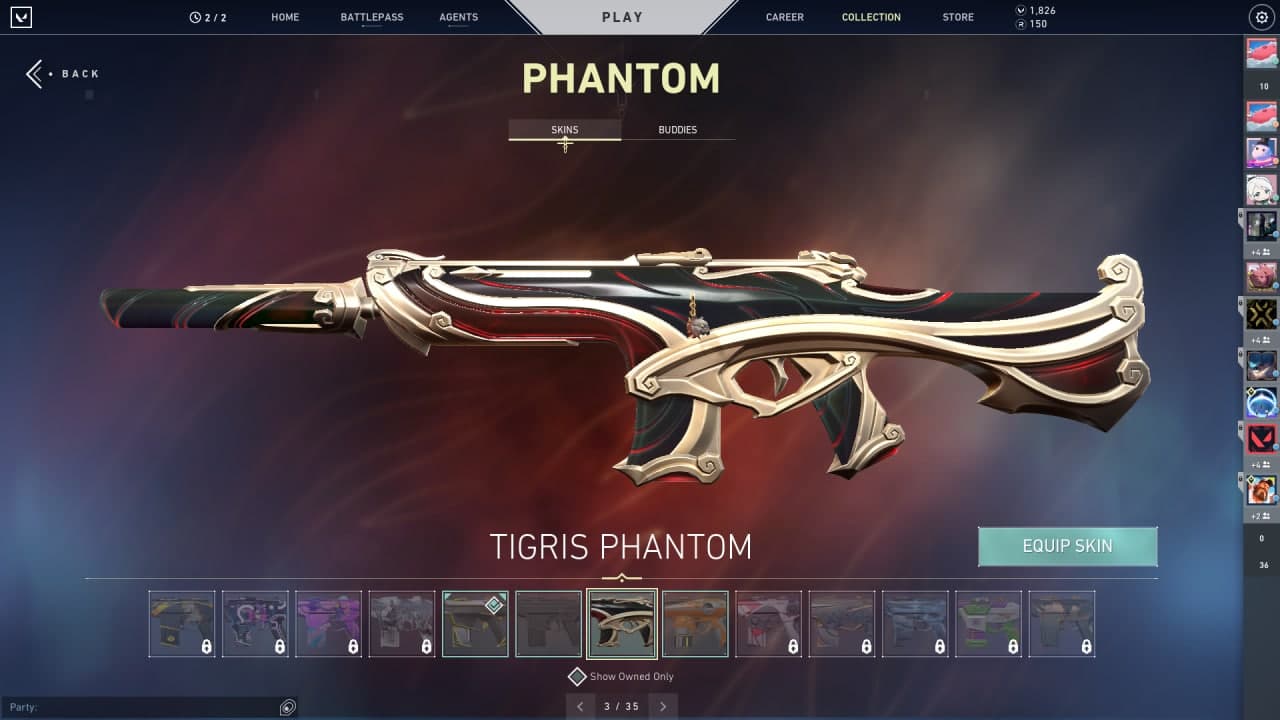Go to the previous skins page
Image resolution: width=1280 pixels, height=720 pixels.
click(579, 706)
